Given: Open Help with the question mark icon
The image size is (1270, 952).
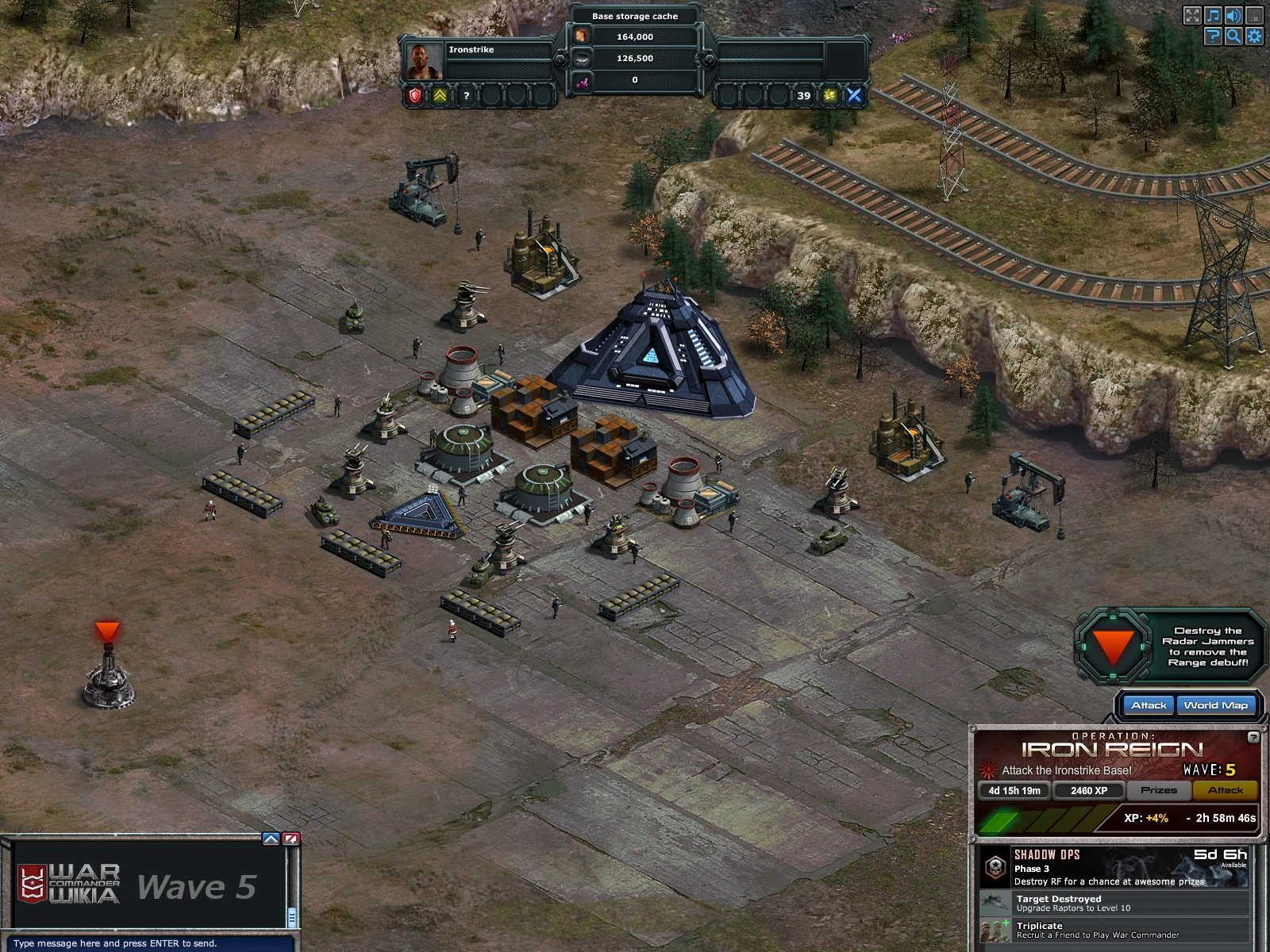Looking at the screenshot, I should [x=1213, y=36].
